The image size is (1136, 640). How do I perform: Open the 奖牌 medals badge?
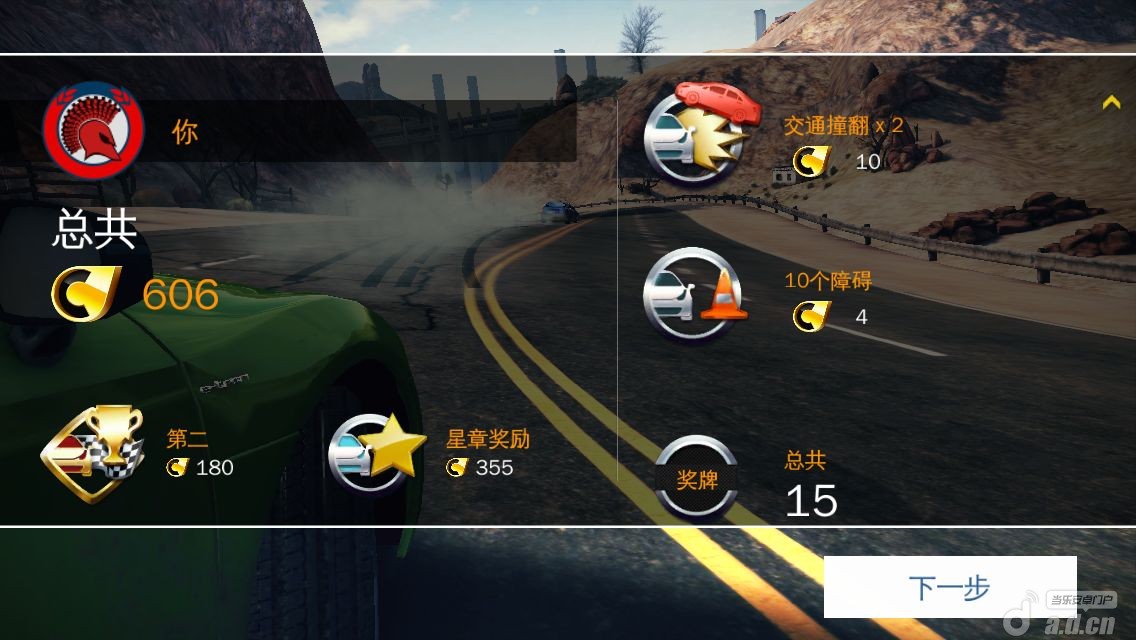click(697, 479)
